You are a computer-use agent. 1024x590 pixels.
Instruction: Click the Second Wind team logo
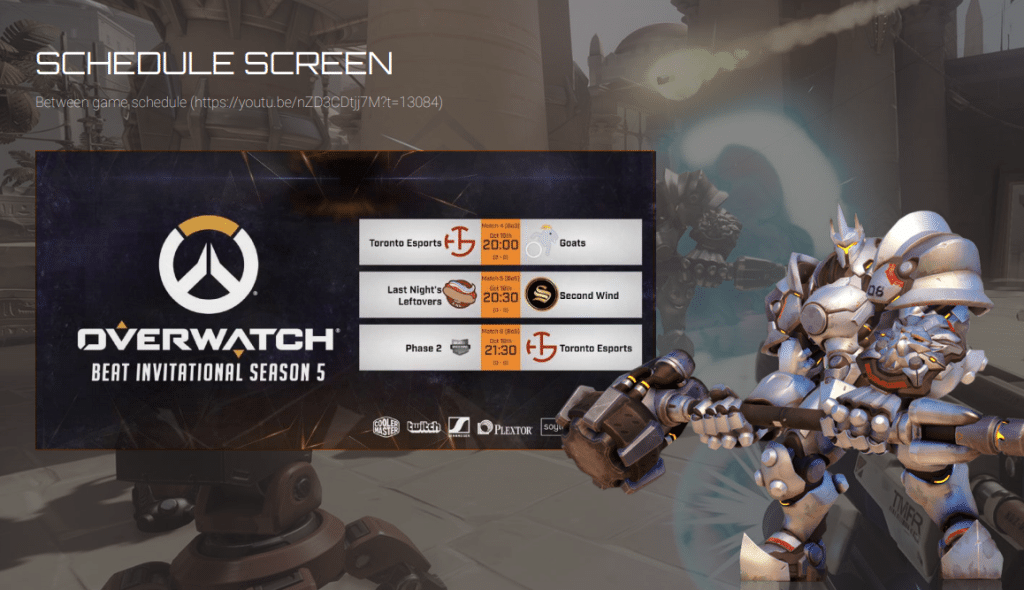pos(541,295)
